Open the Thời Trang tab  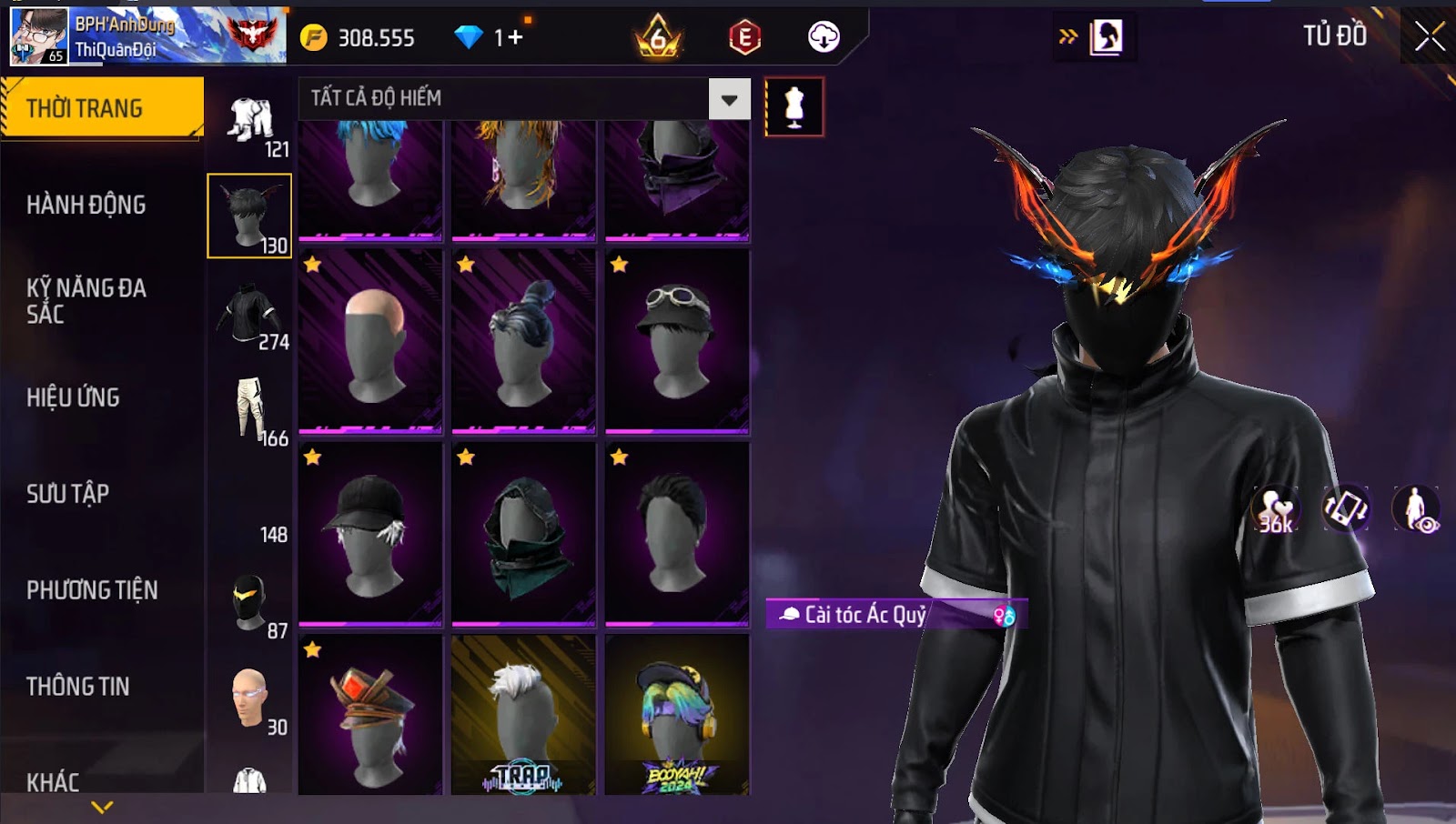click(x=102, y=108)
